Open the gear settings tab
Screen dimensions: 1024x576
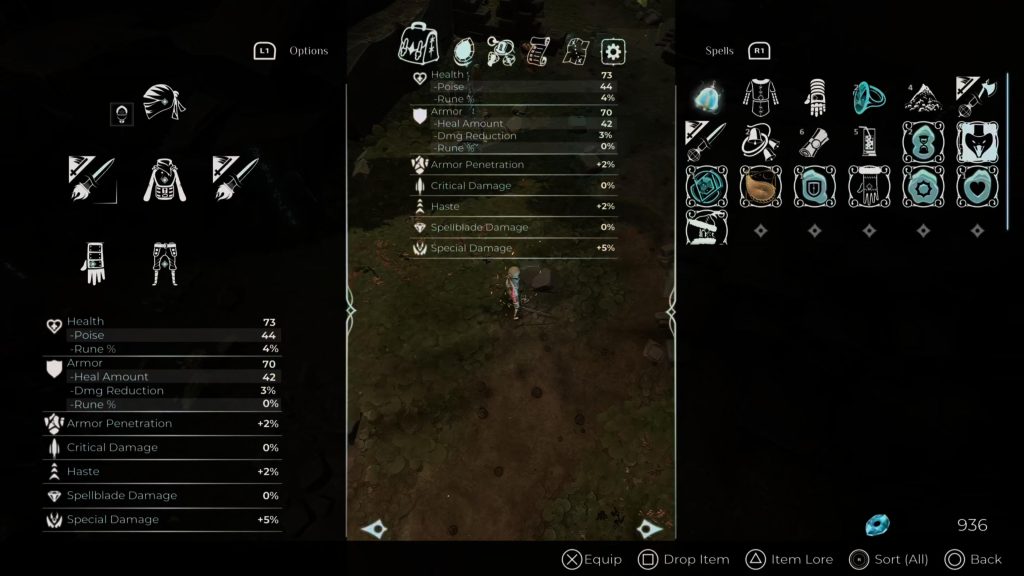613,51
